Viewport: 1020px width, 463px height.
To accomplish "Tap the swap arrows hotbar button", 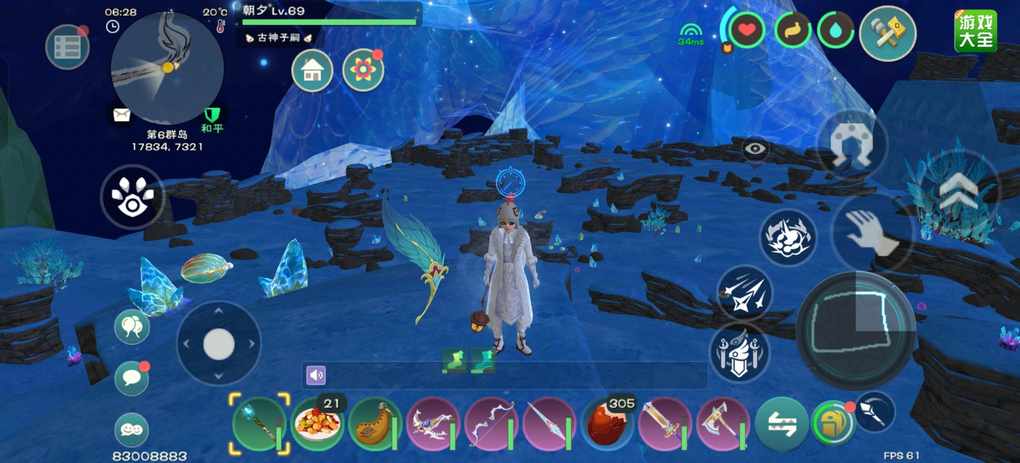I will click(781, 423).
